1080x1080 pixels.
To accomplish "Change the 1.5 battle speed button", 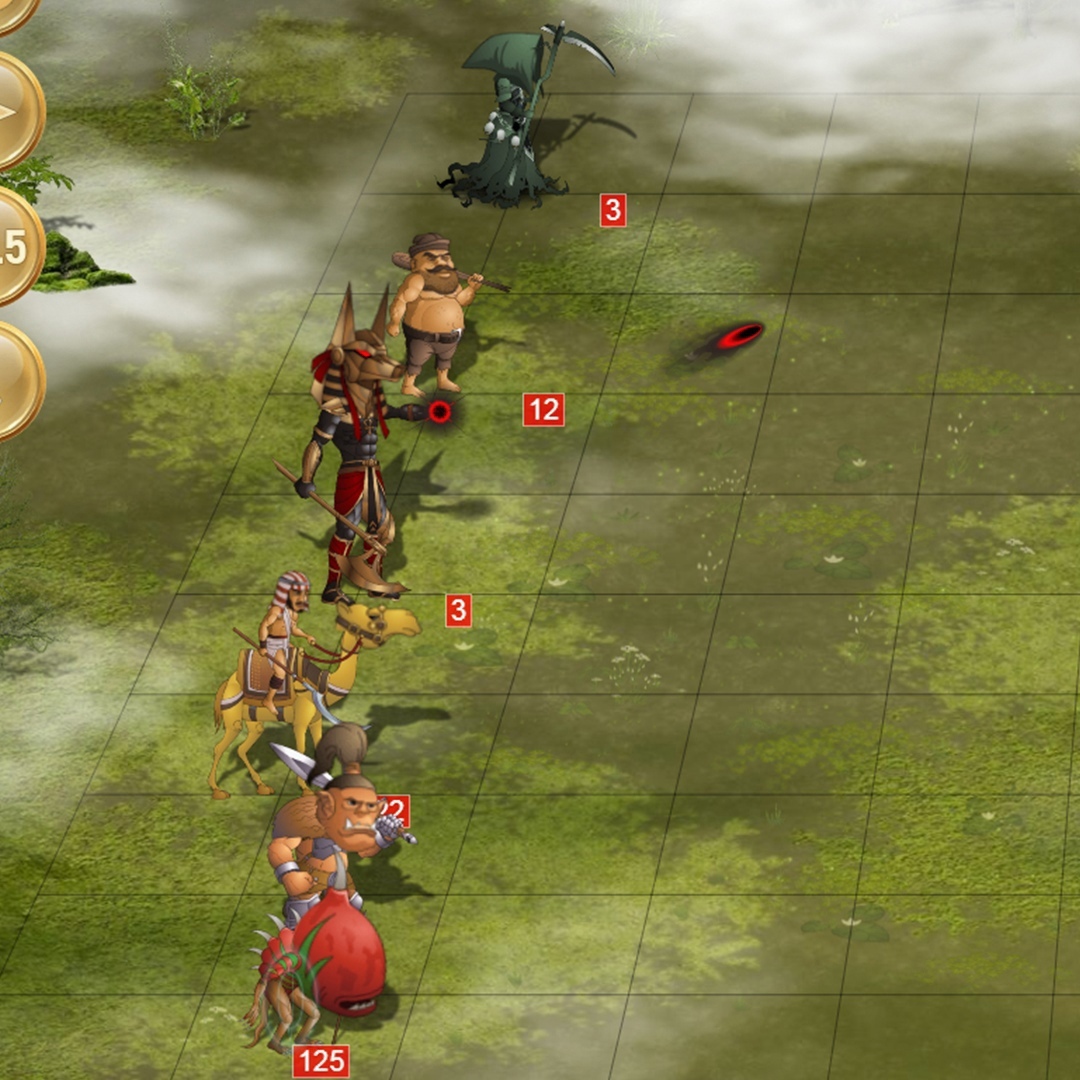I will 12,247.
